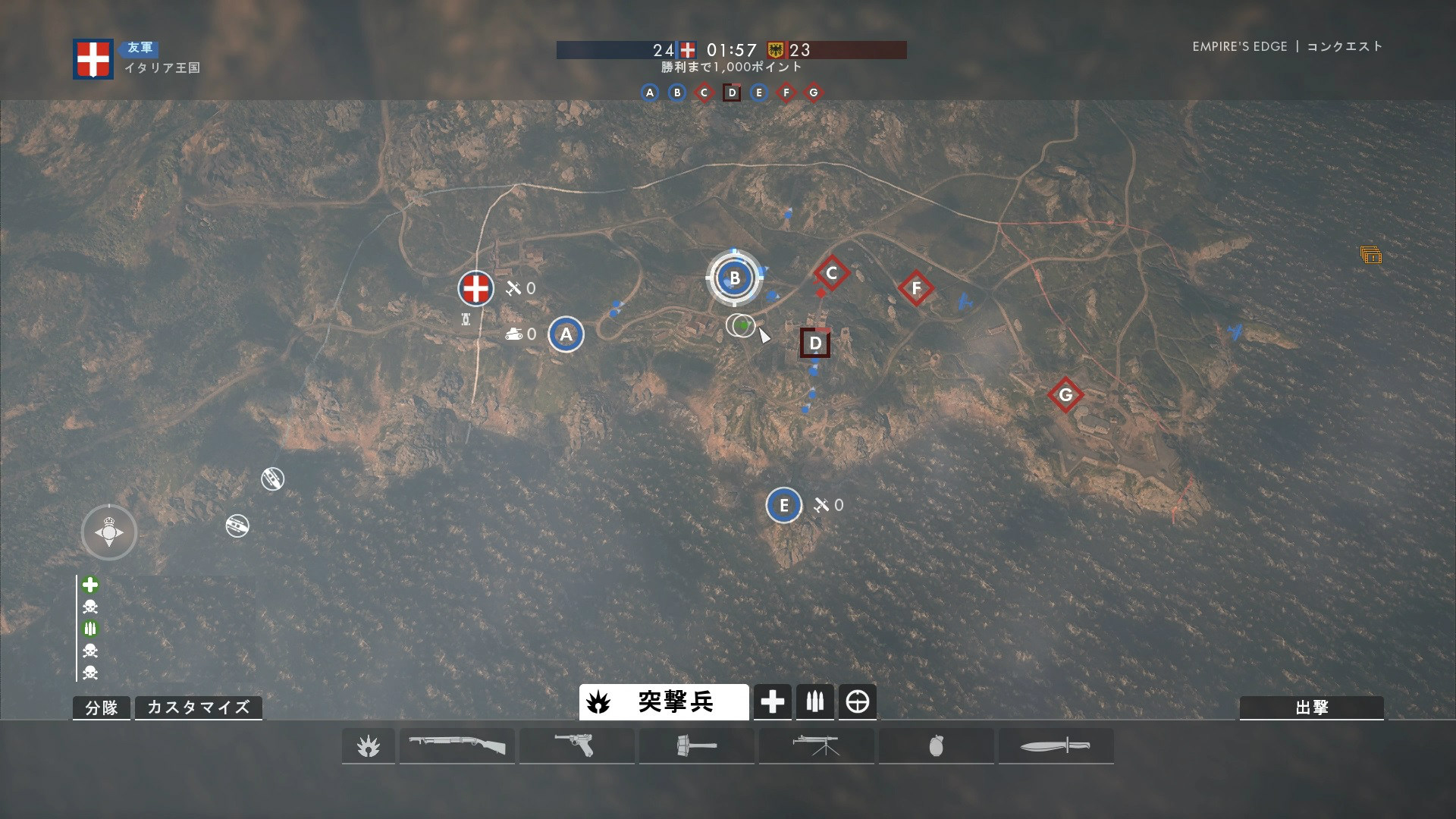Viewport: 1456px width, 819px height.
Task: Spawn at capture point B on map
Action: 734,278
